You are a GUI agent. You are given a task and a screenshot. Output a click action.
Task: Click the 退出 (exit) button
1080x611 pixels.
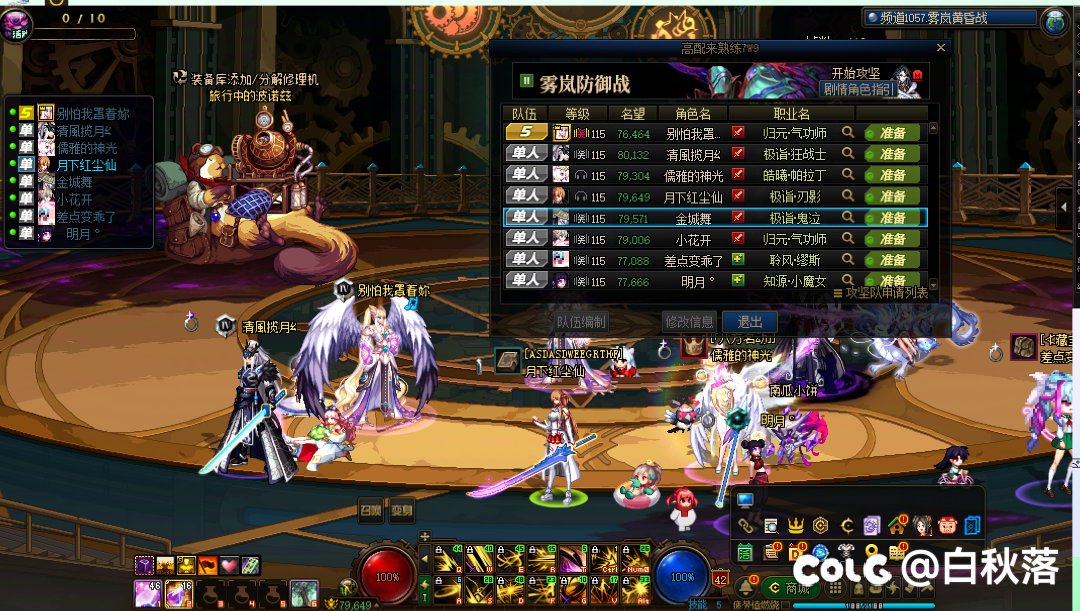click(x=750, y=322)
